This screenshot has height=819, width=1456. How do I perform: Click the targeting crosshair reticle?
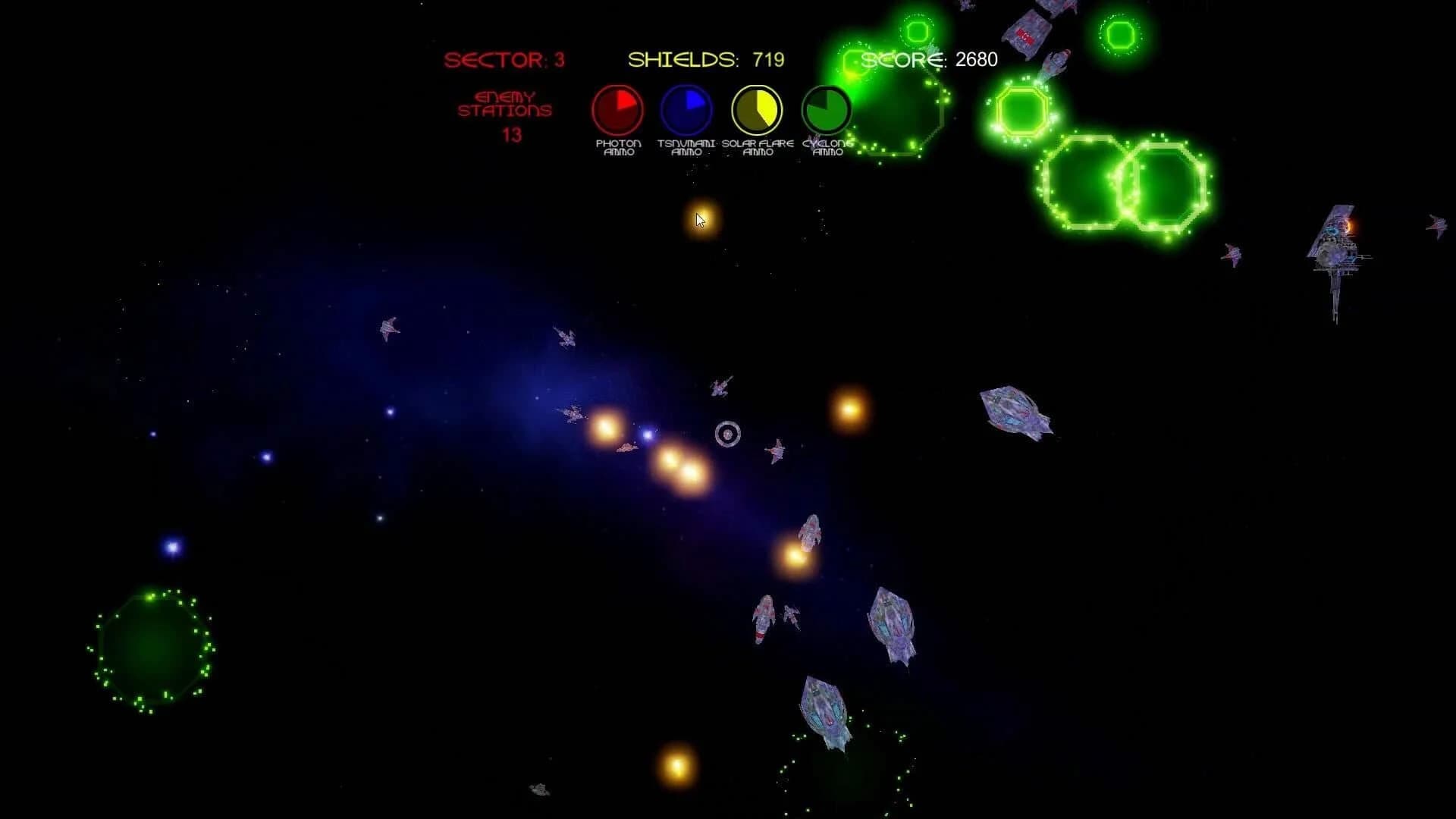click(728, 435)
